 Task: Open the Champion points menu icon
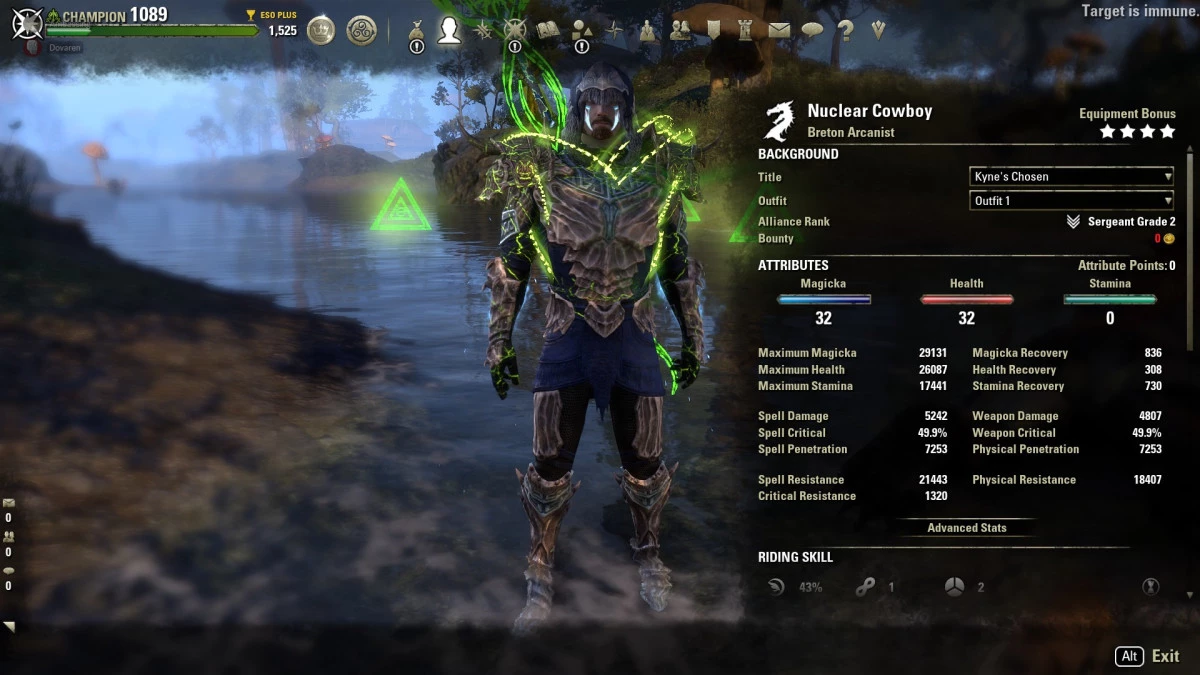pos(515,30)
